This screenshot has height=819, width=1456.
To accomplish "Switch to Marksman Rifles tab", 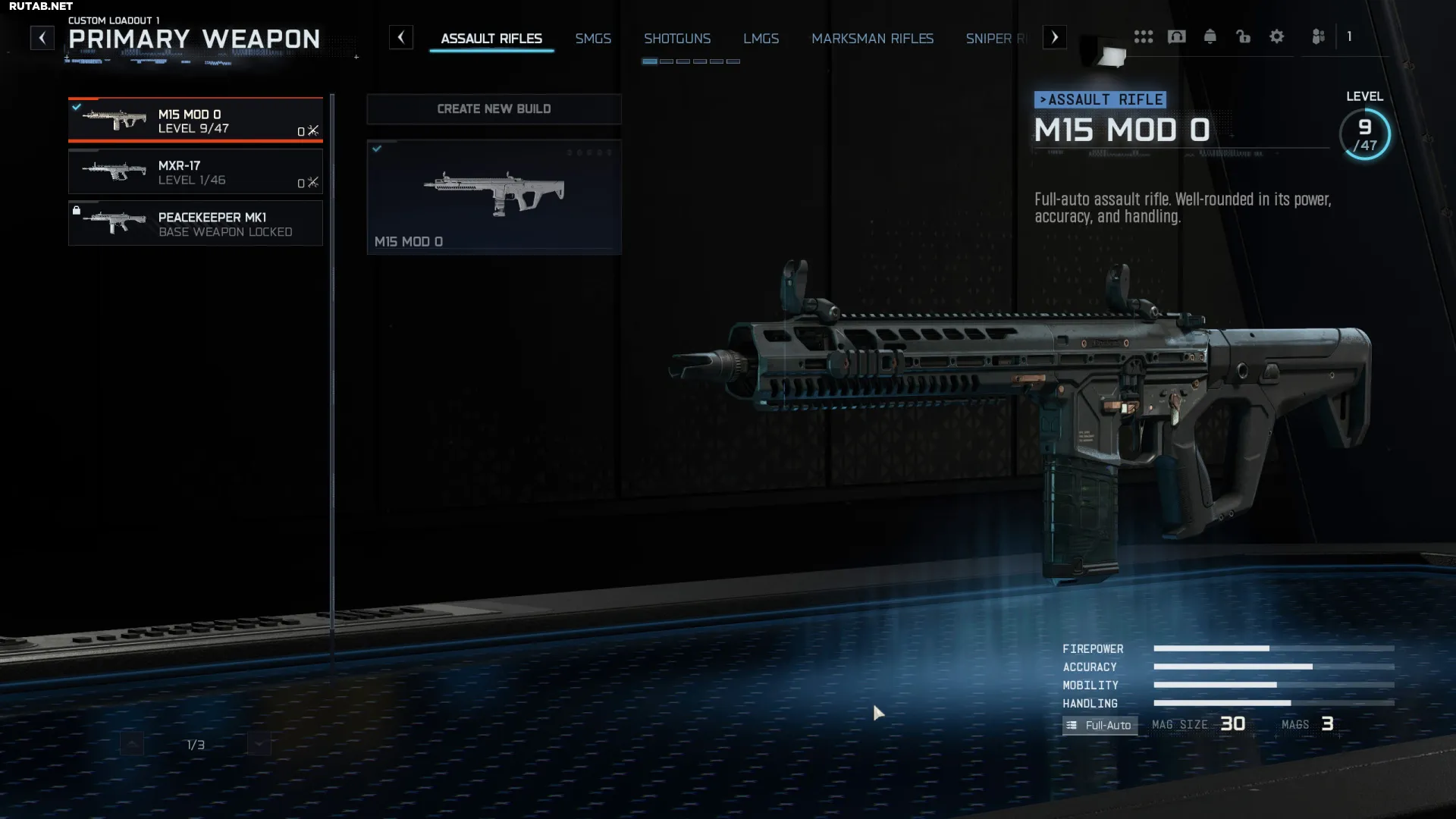I will pos(872,39).
